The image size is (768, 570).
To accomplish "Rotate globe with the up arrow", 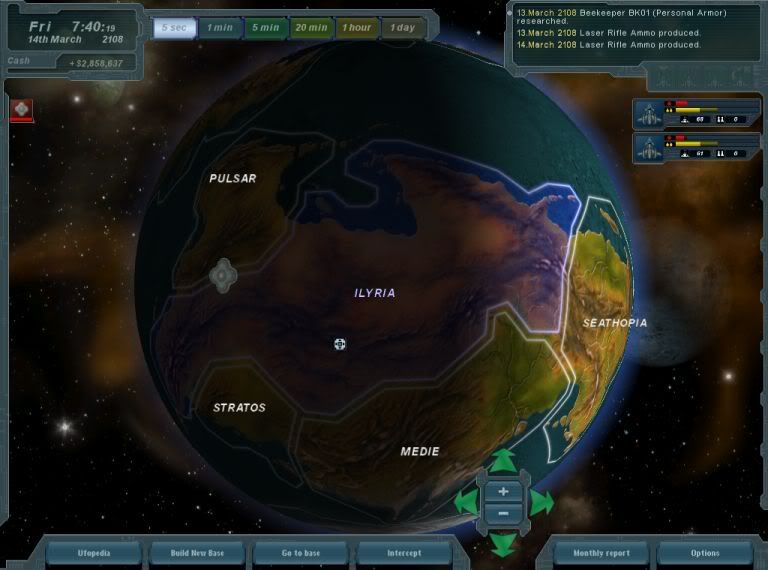I will [503, 461].
